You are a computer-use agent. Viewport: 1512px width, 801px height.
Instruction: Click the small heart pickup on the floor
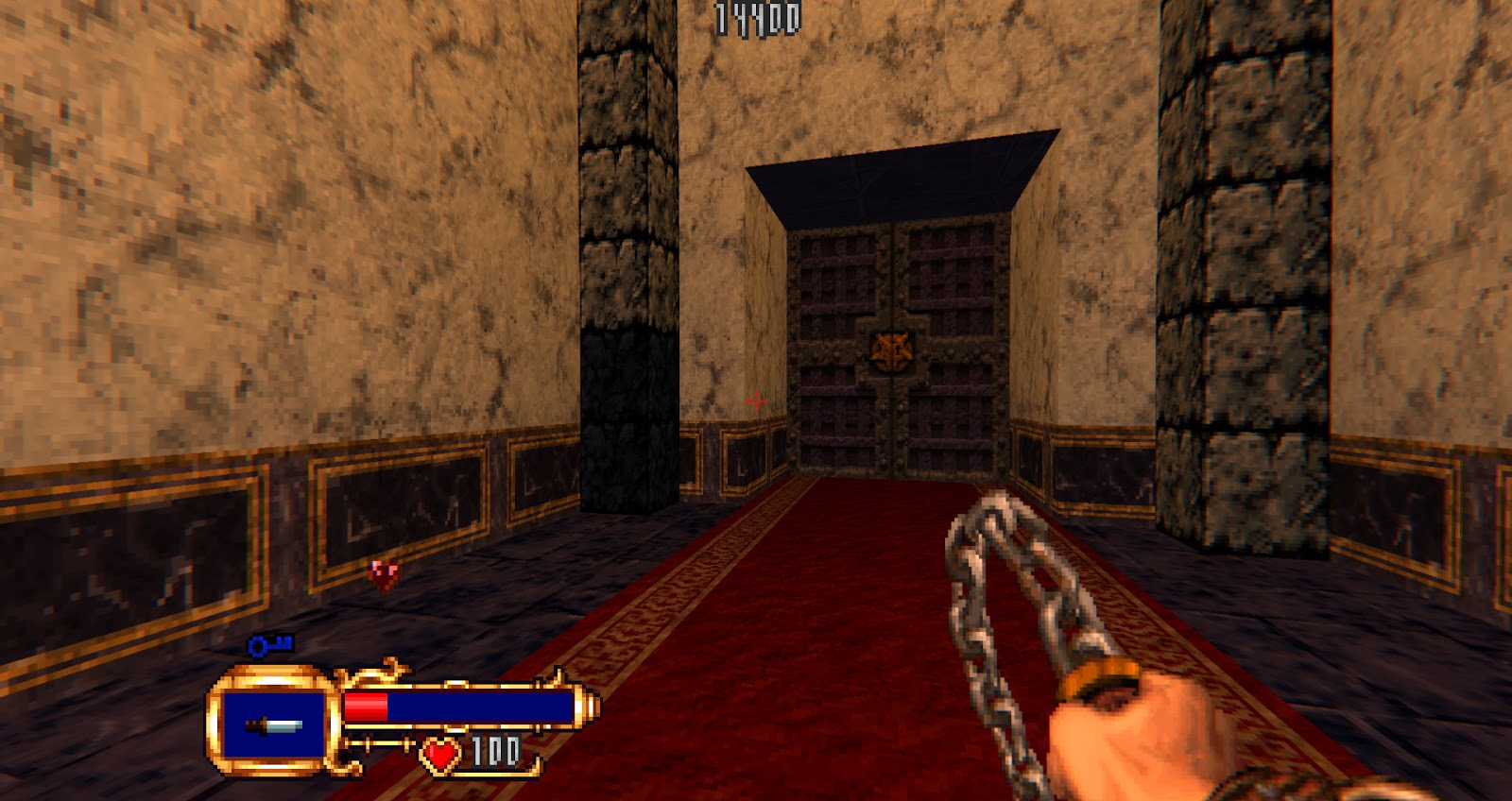382,574
